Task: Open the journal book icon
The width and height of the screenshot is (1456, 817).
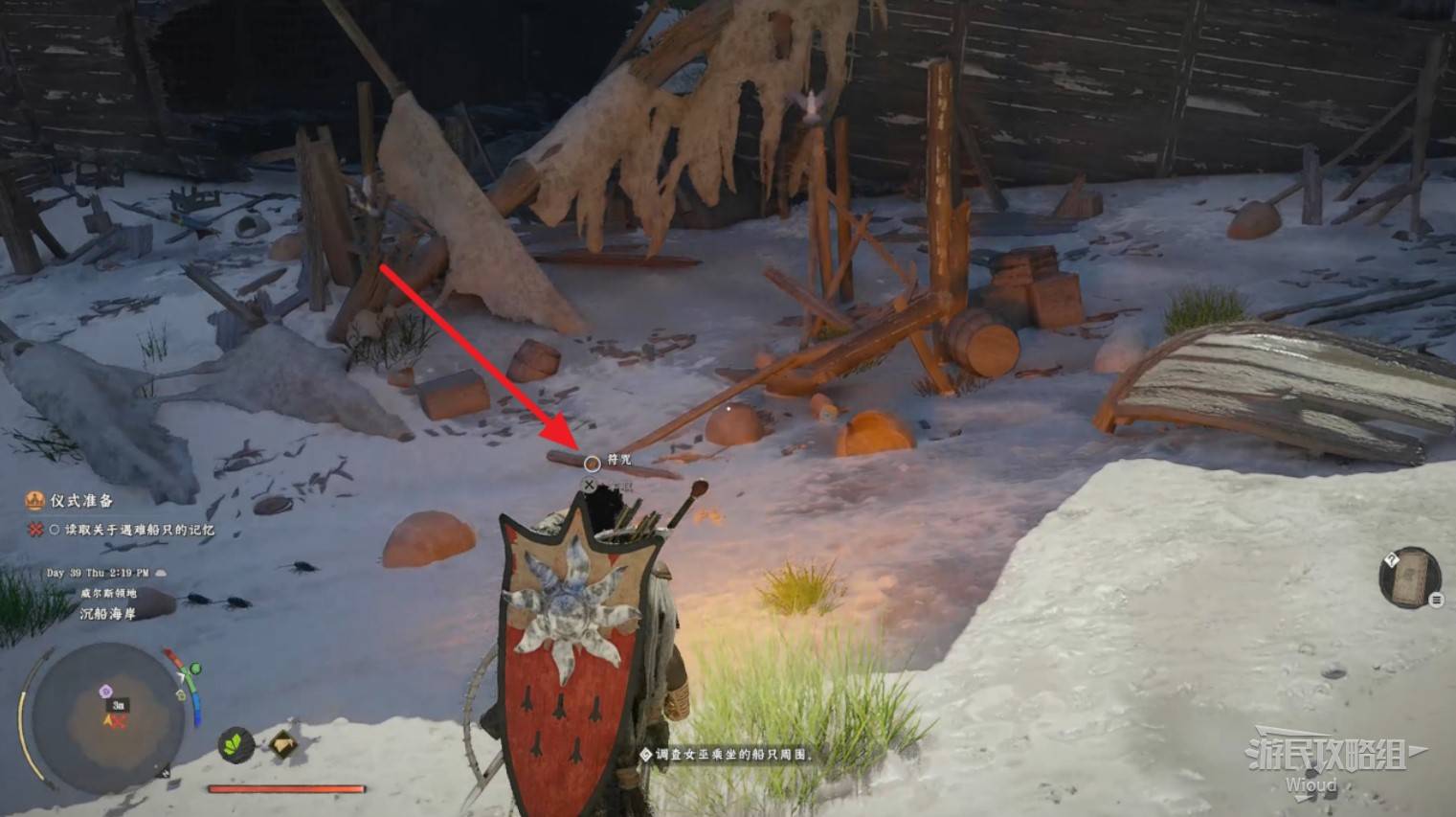Action: (1408, 579)
